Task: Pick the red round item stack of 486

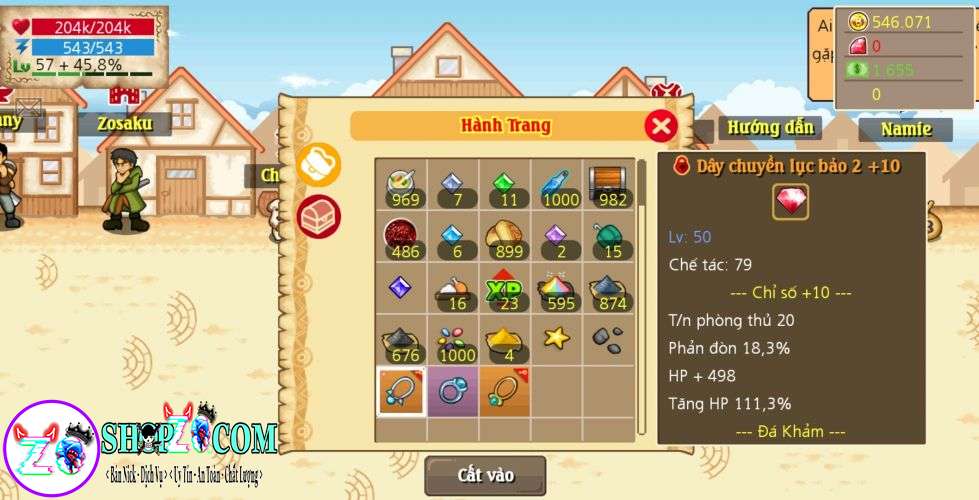Action: pyautogui.click(x=401, y=237)
